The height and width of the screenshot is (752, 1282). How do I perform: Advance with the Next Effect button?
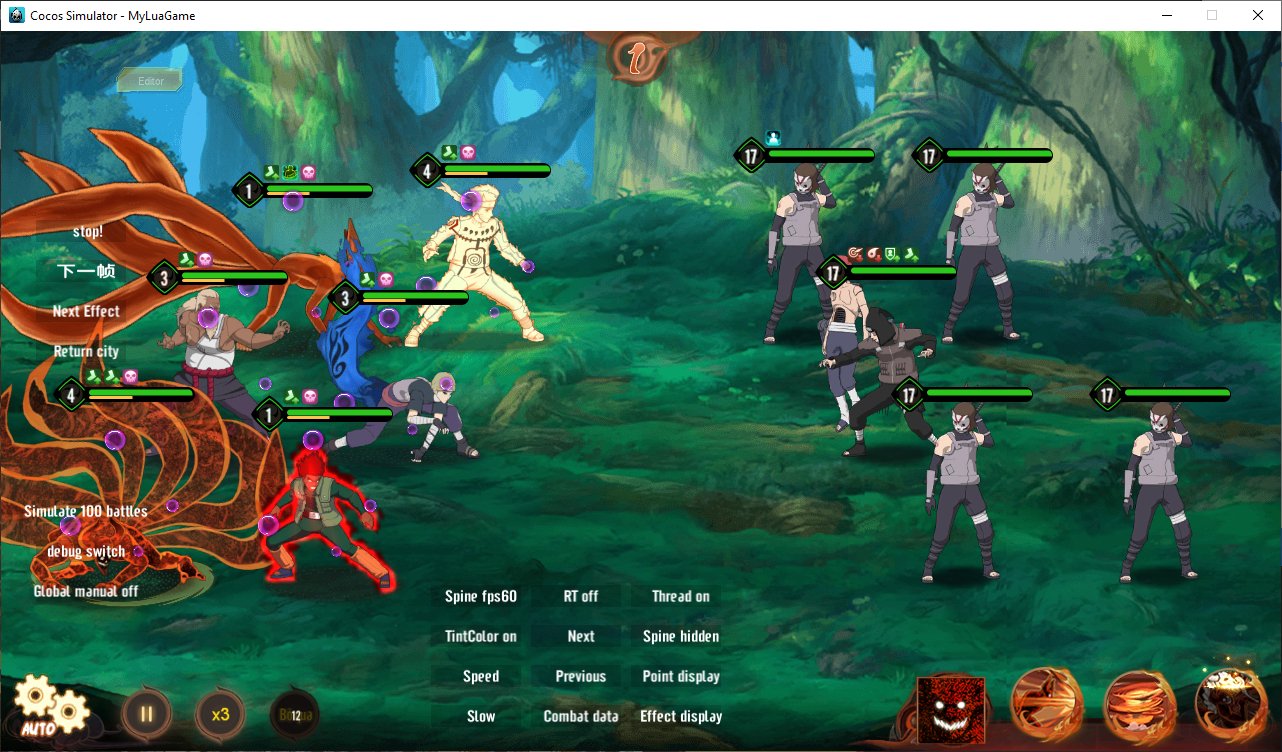click(86, 311)
